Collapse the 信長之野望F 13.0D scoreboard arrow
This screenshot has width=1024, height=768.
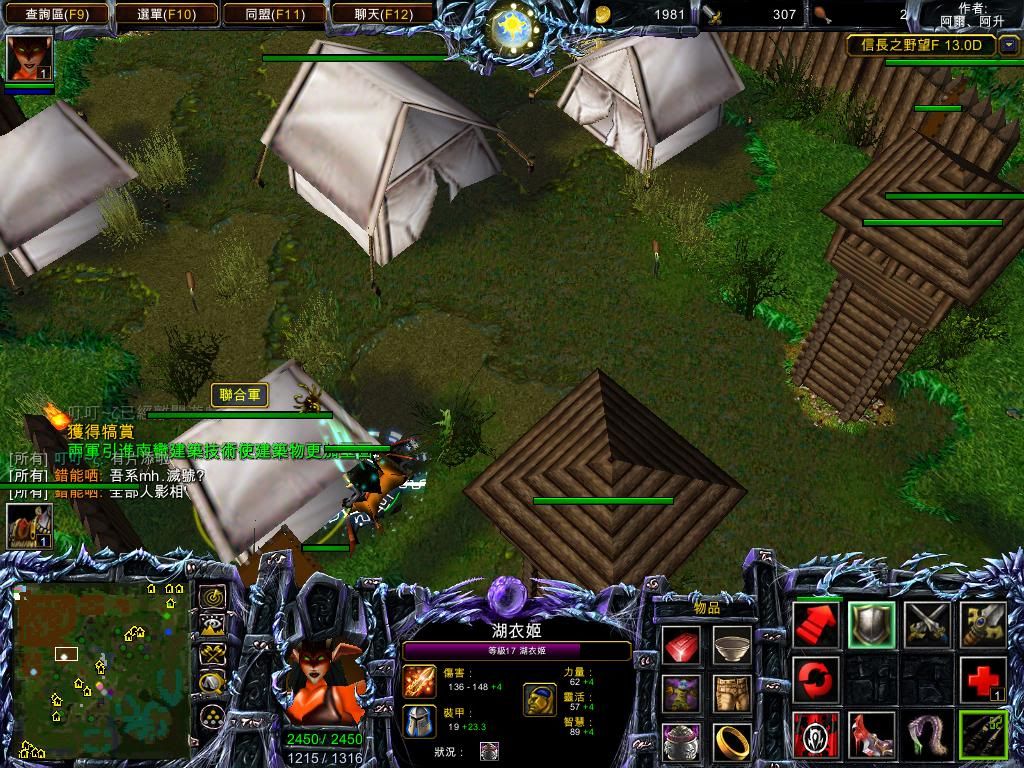click(1009, 45)
